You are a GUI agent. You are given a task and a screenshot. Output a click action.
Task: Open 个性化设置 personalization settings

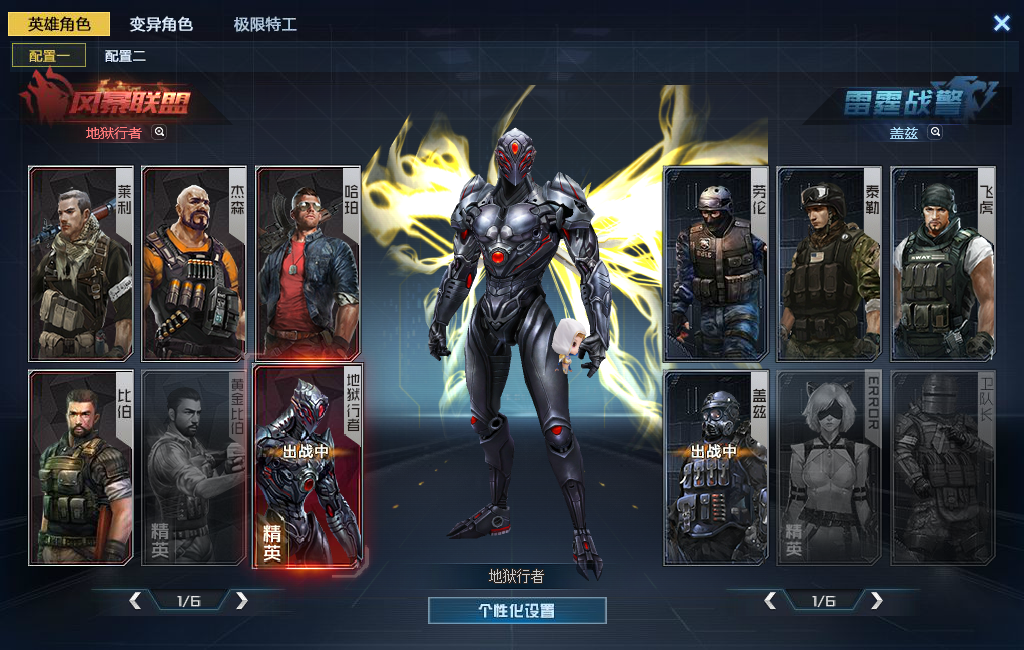[517, 610]
